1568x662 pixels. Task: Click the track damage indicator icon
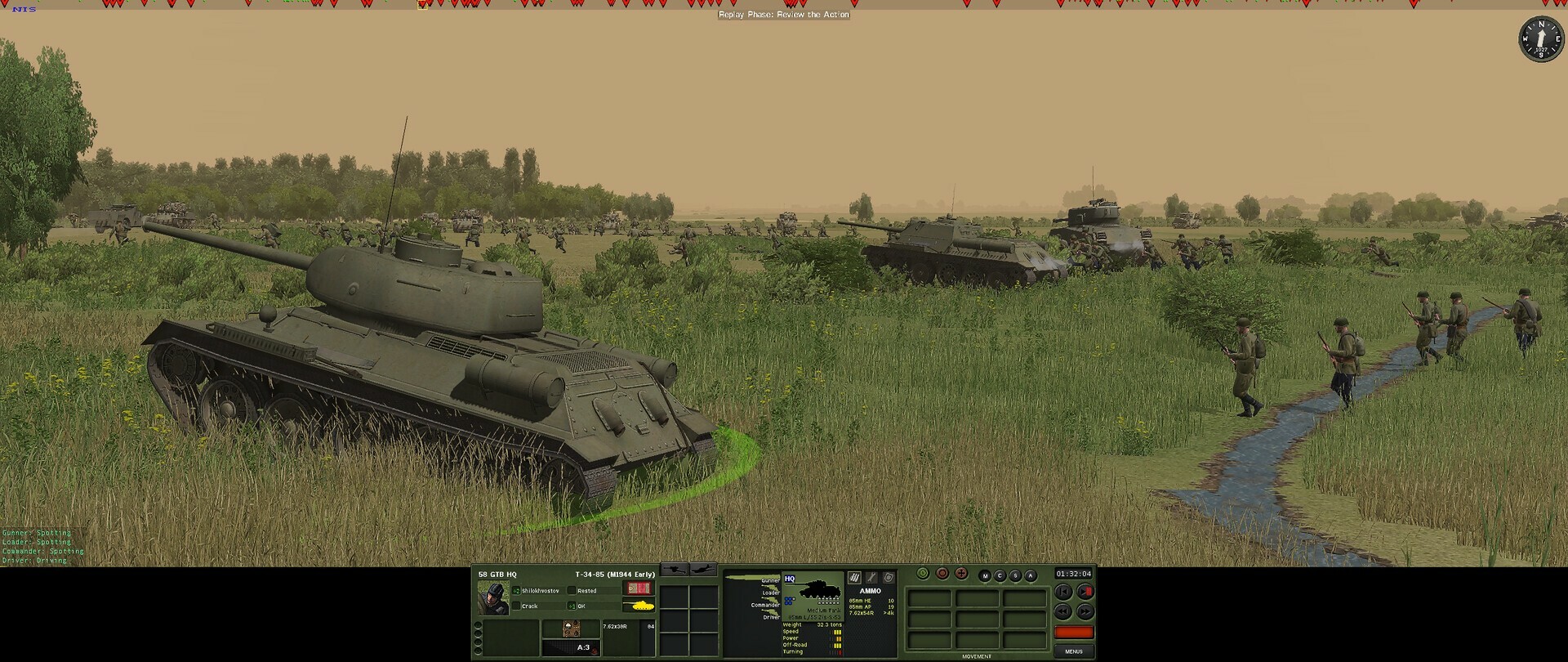(x=854, y=578)
